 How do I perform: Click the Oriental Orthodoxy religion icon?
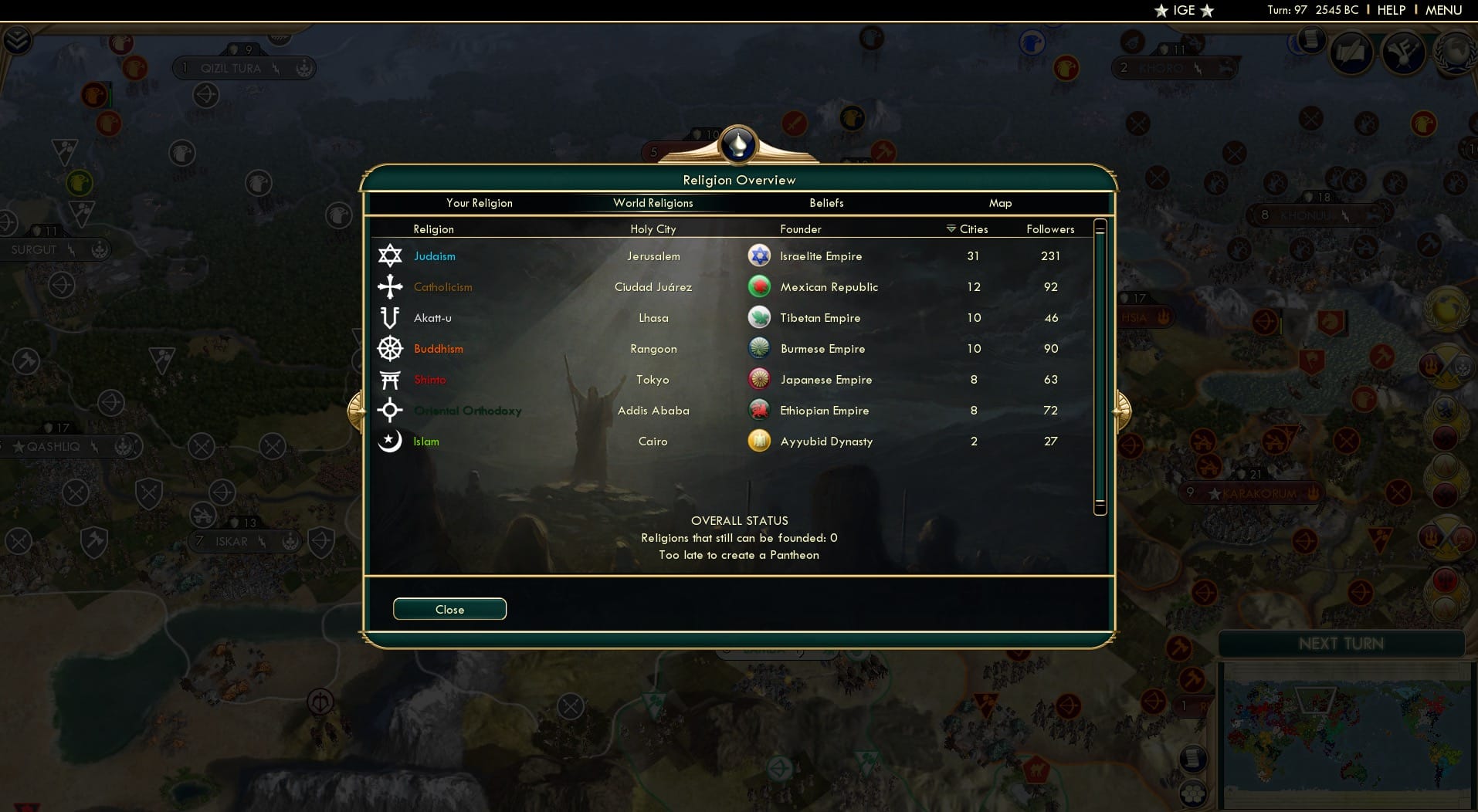pyautogui.click(x=390, y=410)
